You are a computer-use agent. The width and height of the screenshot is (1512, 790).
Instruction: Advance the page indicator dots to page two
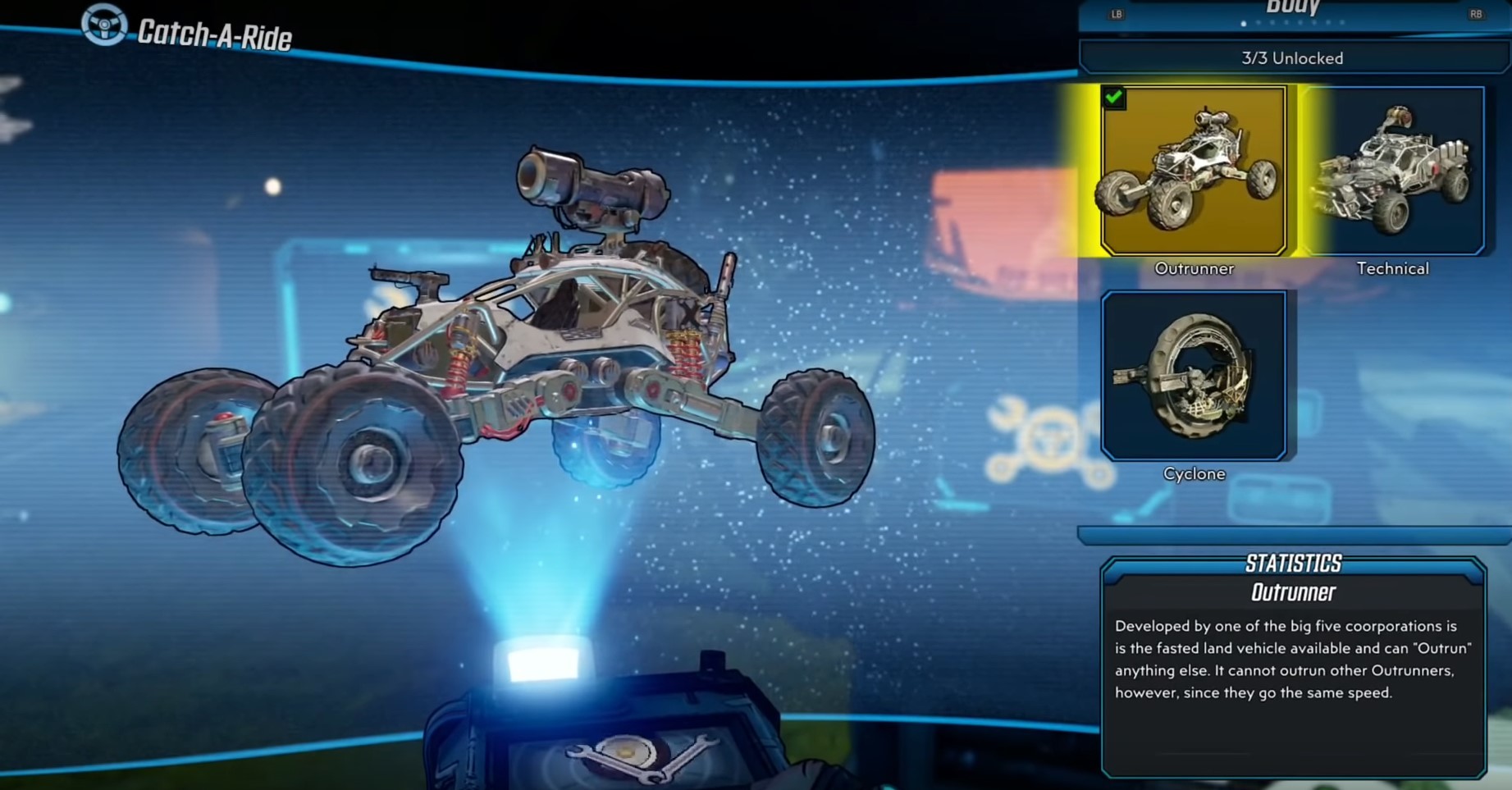click(1258, 23)
